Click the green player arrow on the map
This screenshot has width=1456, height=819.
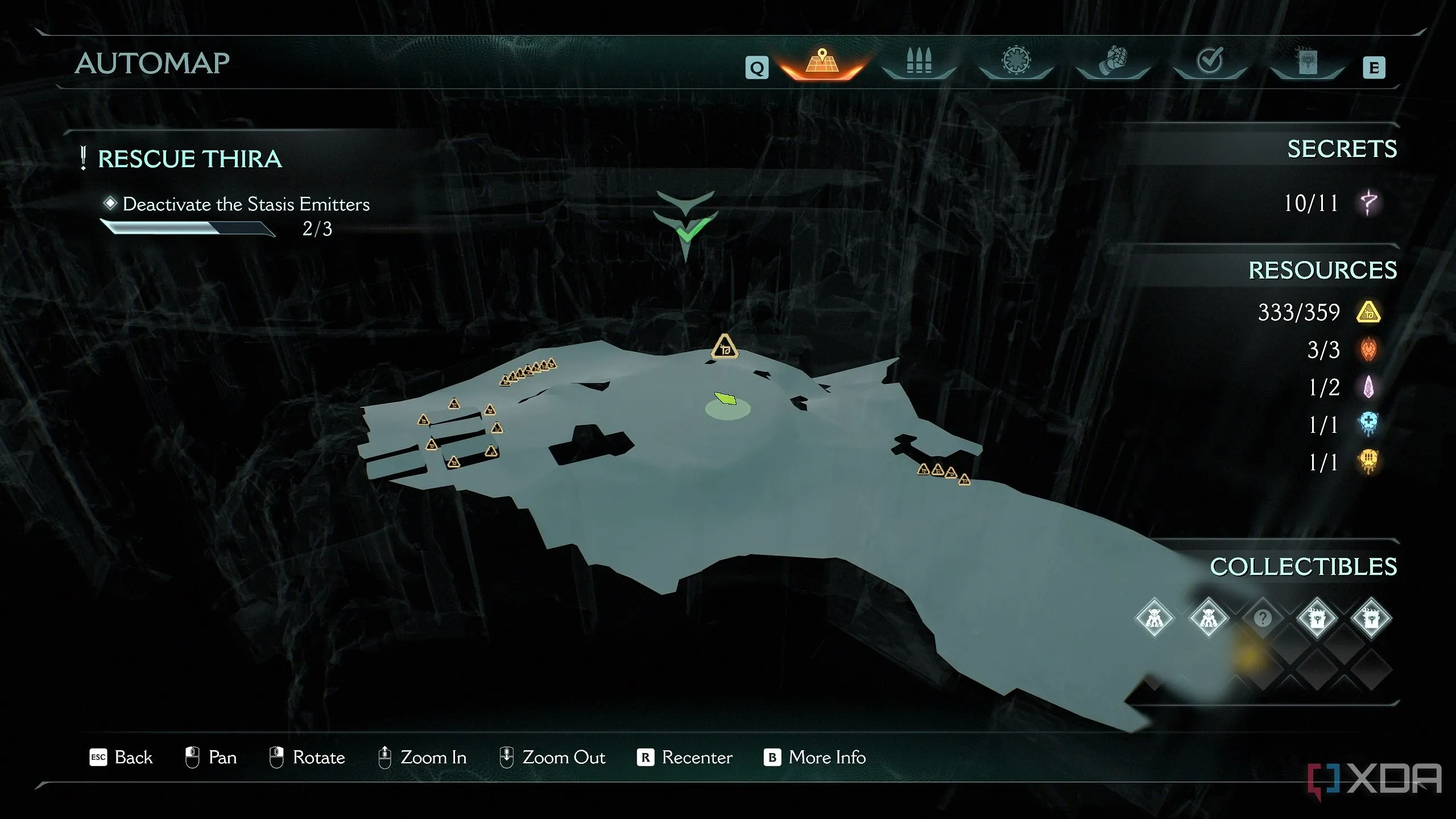coord(725,398)
